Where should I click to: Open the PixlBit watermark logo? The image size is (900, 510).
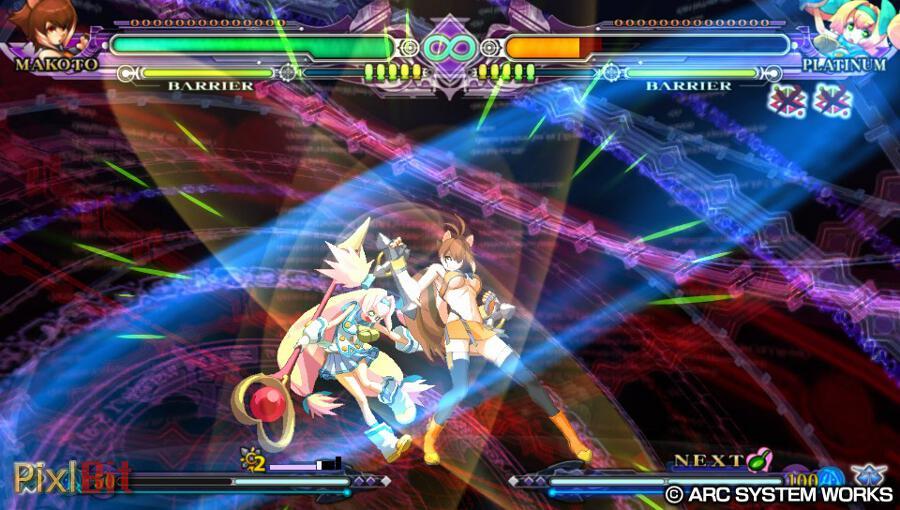71,477
